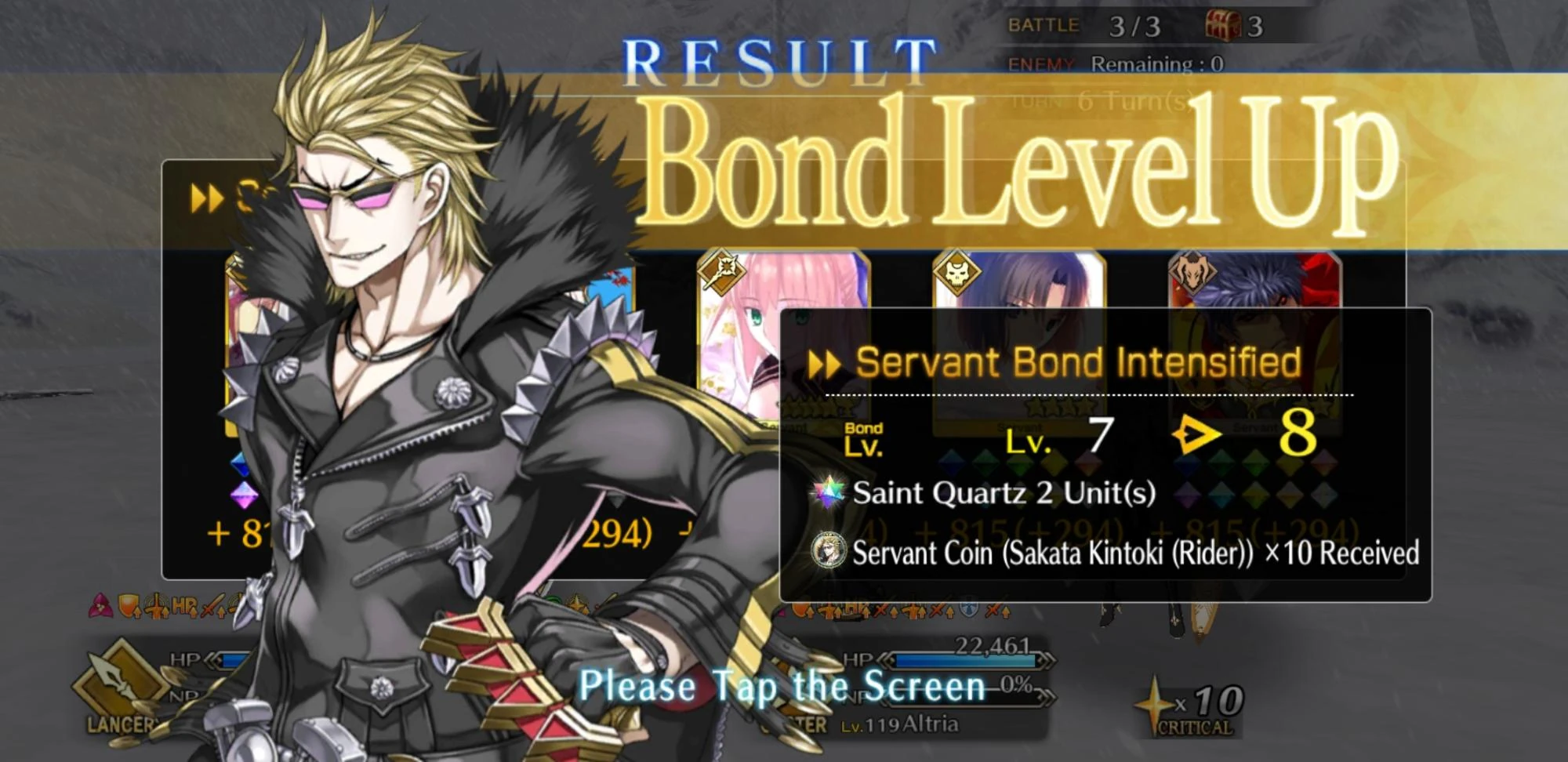Select the Saint Quartz icon in reward list
This screenshot has width=1568, height=762.
point(829,494)
